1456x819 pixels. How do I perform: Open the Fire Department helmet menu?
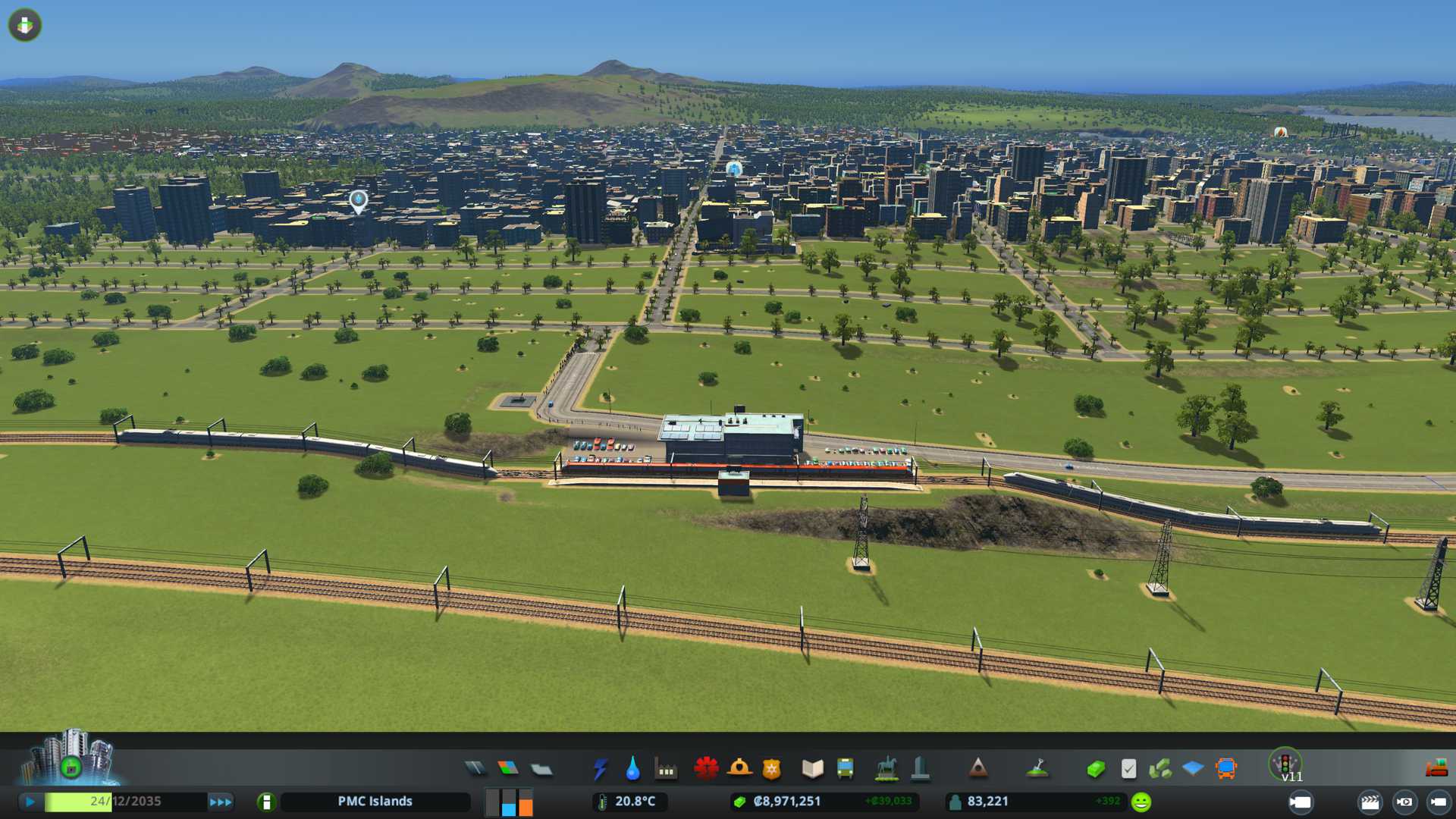point(739,768)
